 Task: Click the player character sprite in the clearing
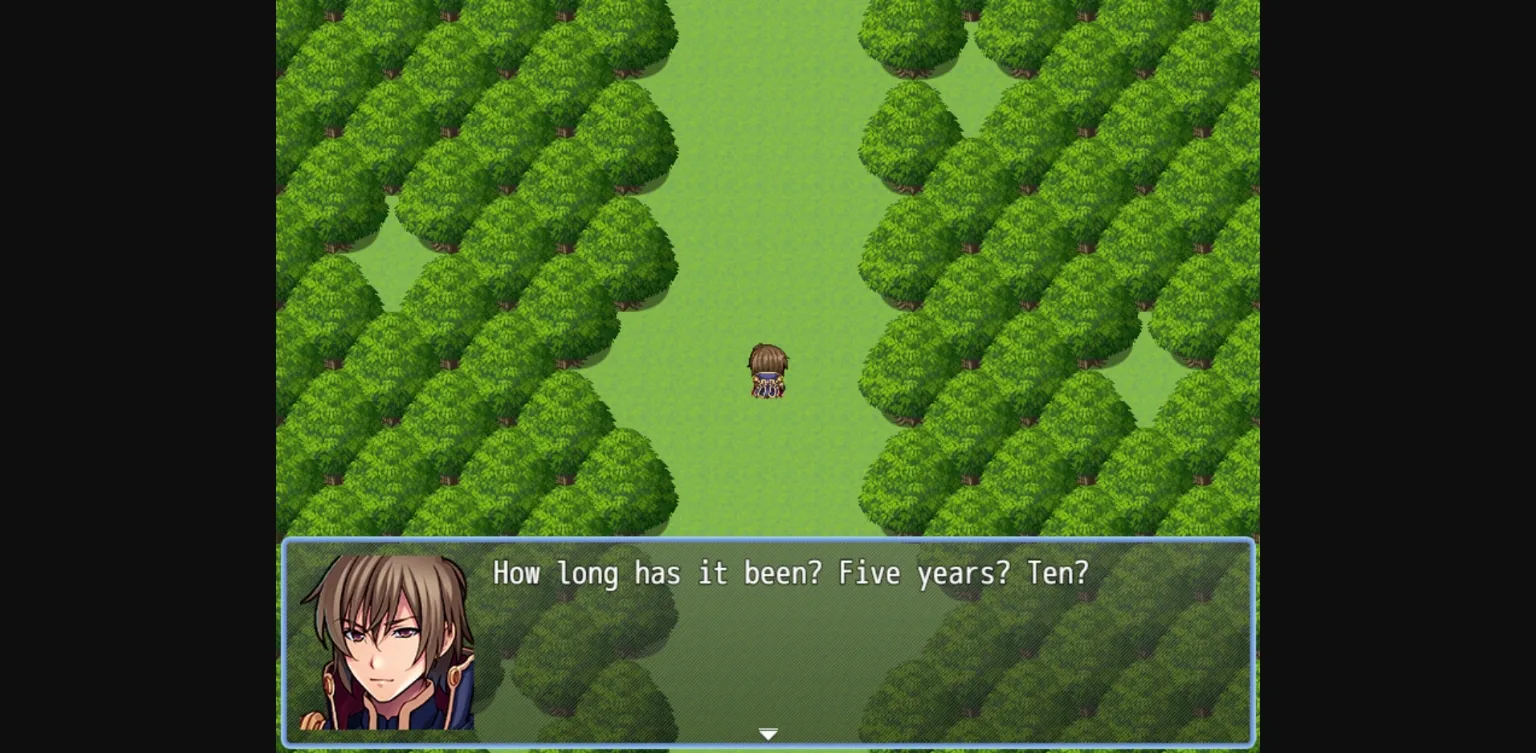[x=767, y=372]
